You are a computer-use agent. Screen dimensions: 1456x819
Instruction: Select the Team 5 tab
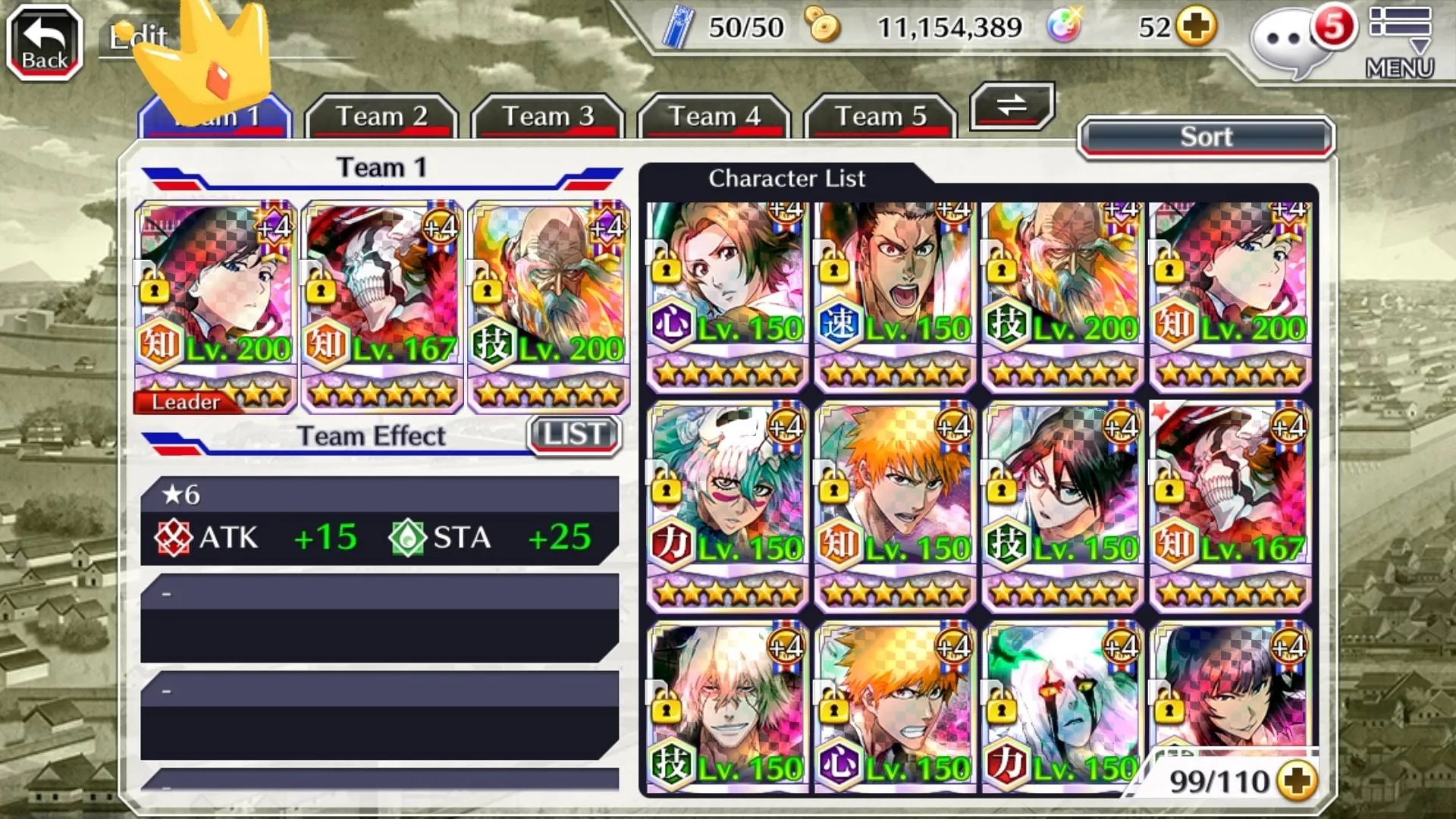[x=880, y=117]
